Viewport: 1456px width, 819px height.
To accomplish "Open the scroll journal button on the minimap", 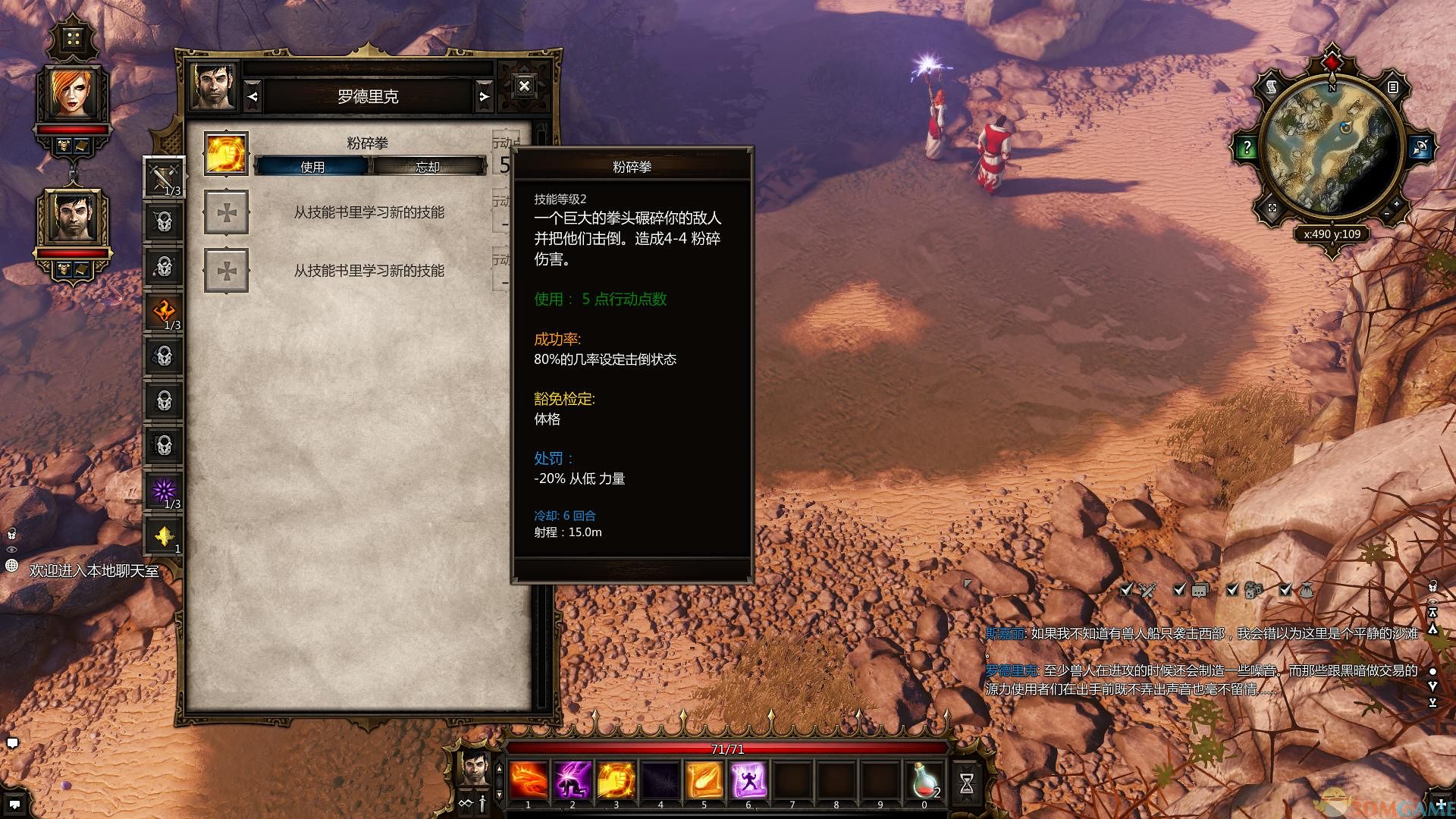I will tap(1271, 86).
